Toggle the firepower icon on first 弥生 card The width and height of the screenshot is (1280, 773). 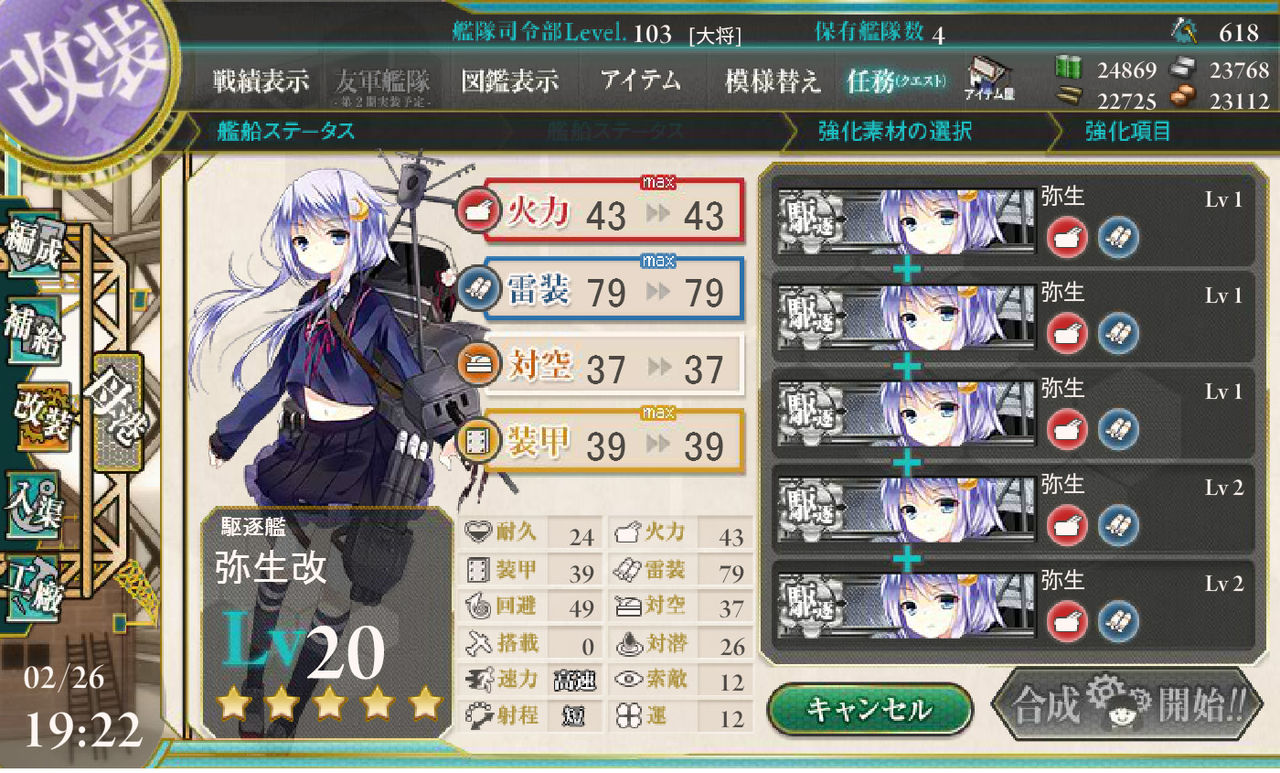click(x=1065, y=237)
